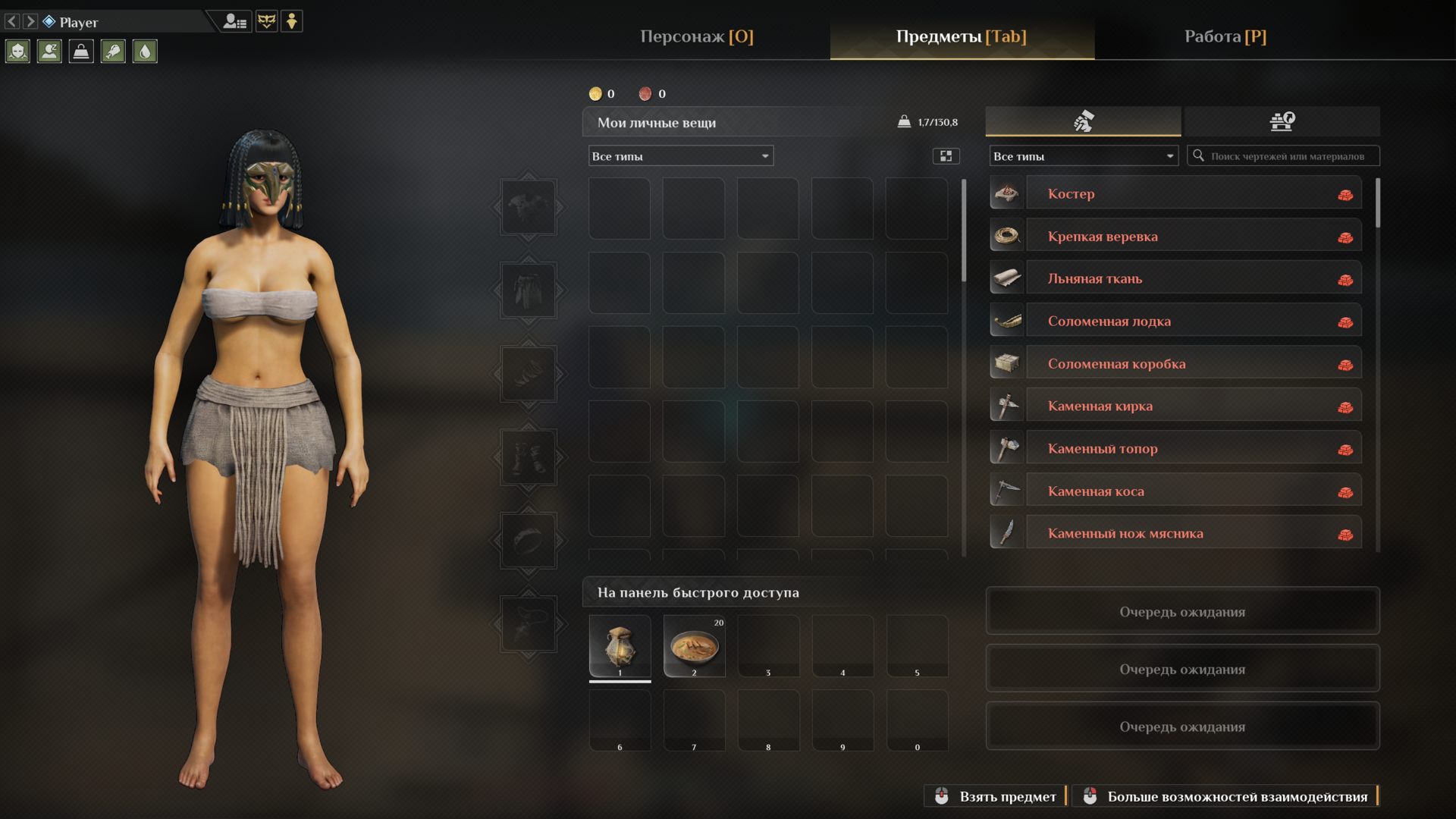This screenshot has width=1456, height=819.
Task: Select the food bowl in quick slot 2
Action: (694, 645)
